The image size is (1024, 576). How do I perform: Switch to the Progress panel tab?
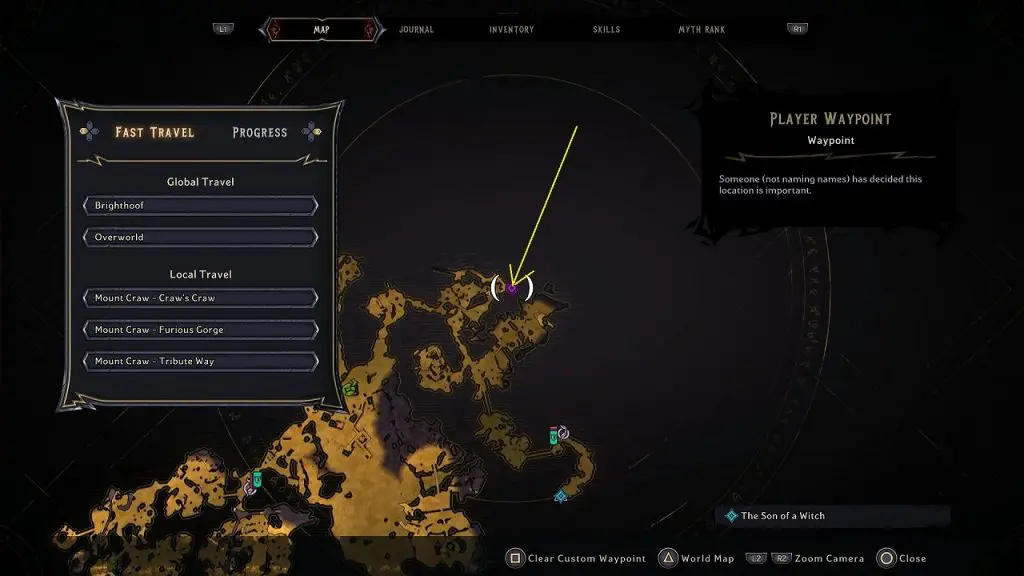point(260,132)
